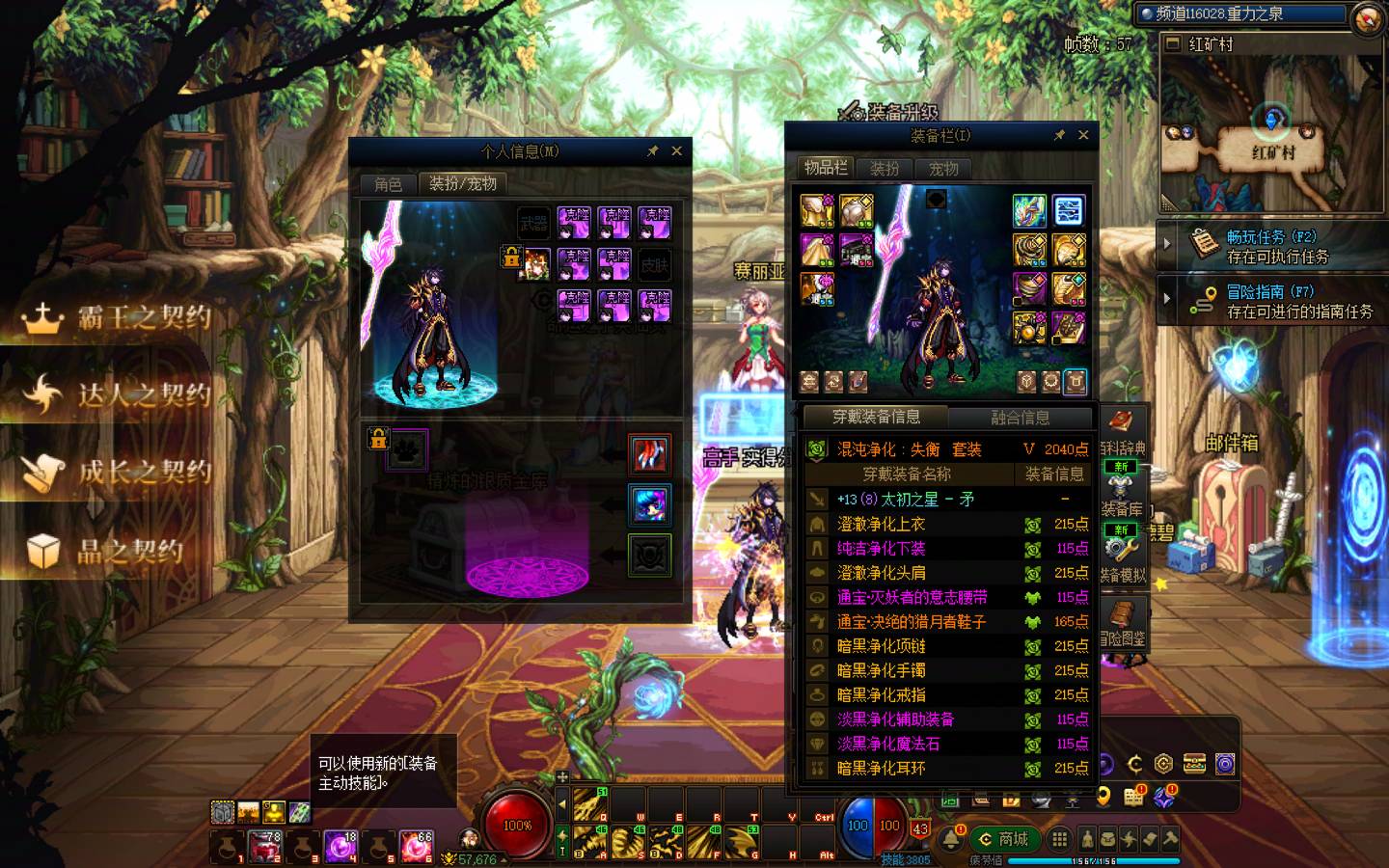This screenshot has height=868, width=1389.
Task: Close the 个人信息 window
Action: pyautogui.click(x=676, y=151)
